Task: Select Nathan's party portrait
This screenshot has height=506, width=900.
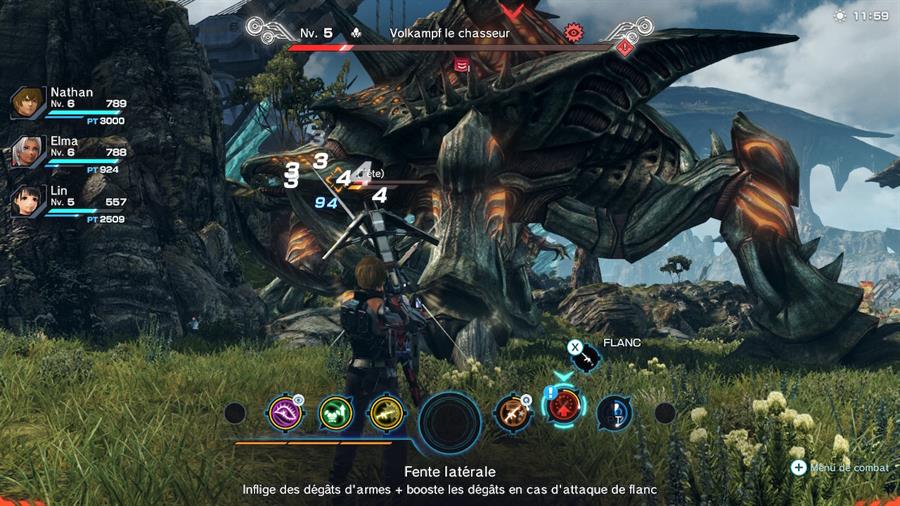Action: point(27,103)
